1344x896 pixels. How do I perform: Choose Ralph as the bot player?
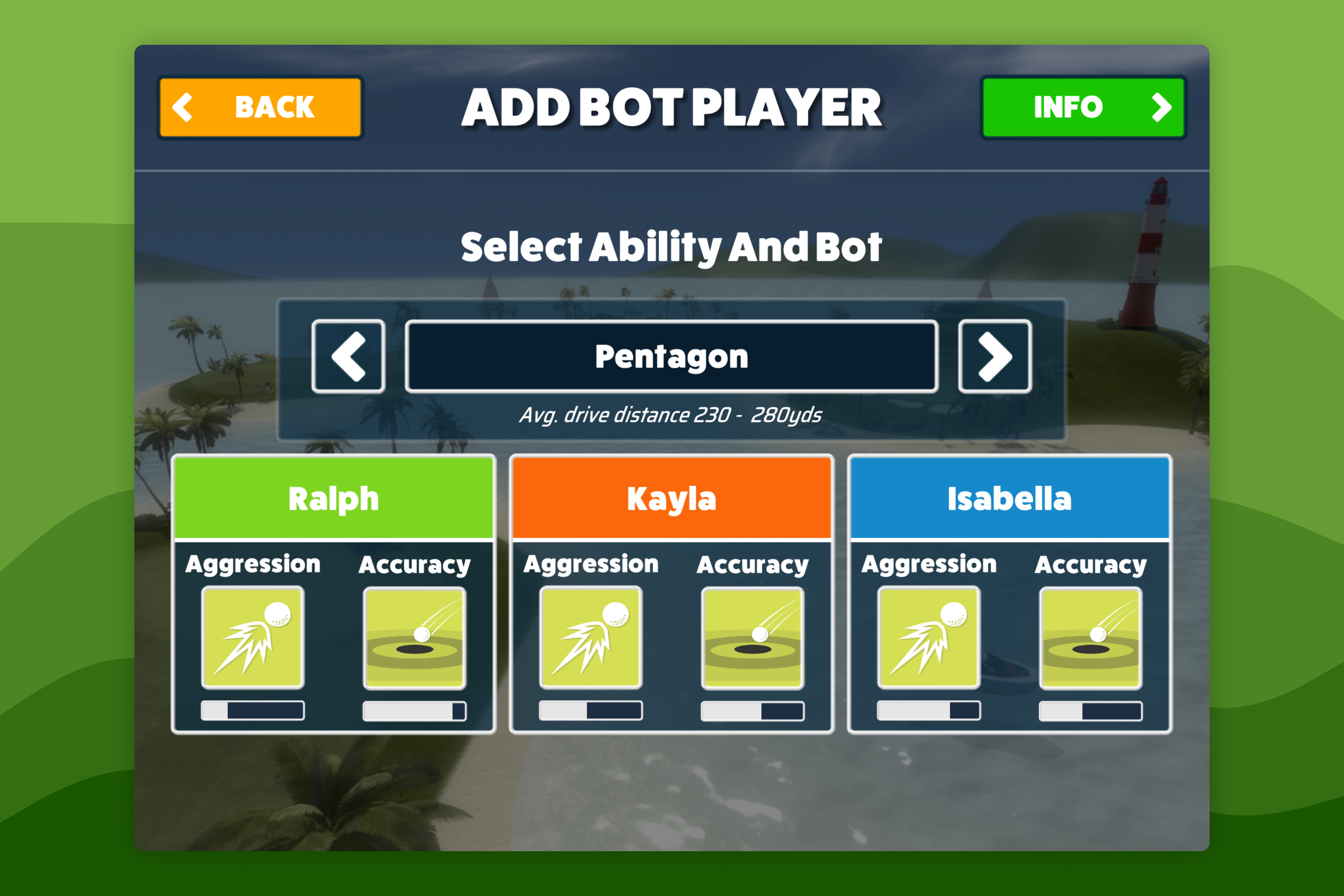334,498
